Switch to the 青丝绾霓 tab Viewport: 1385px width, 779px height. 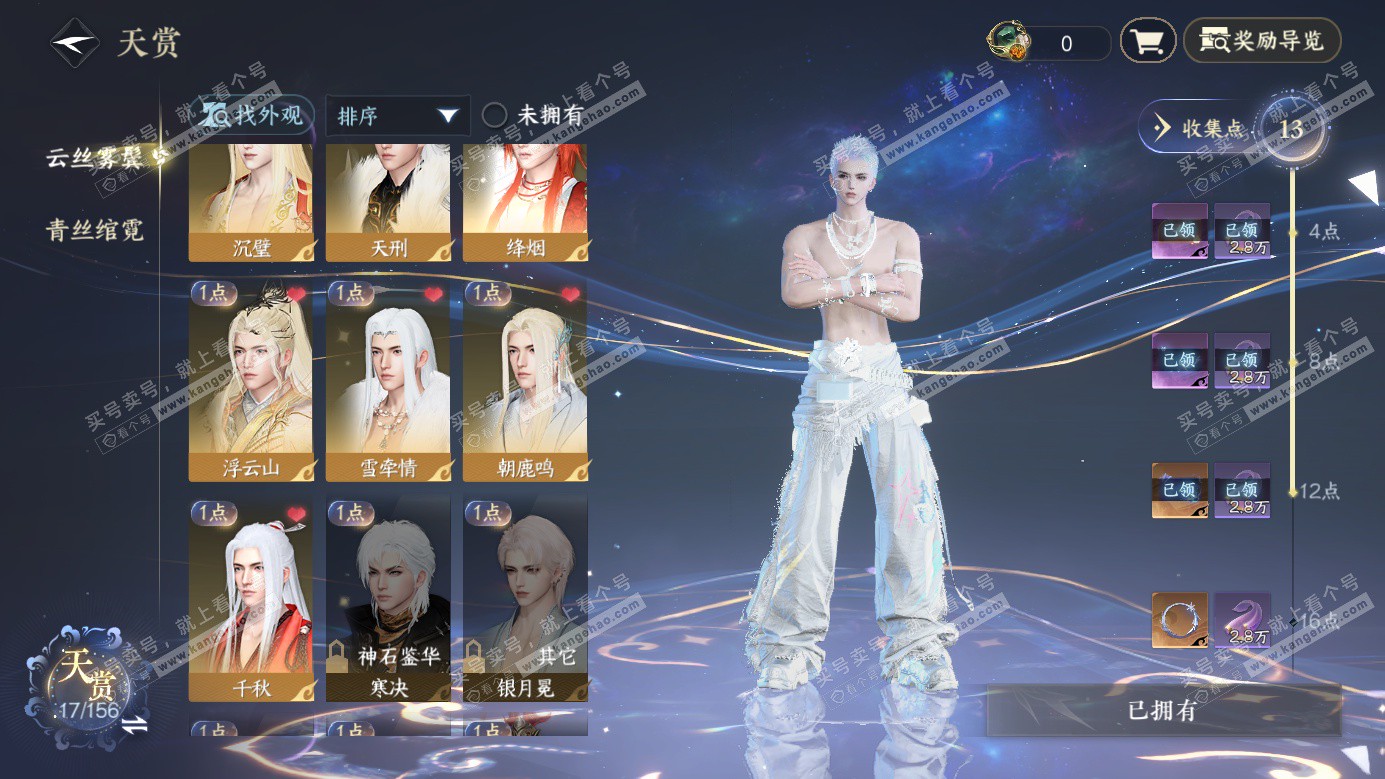(95, 230)
